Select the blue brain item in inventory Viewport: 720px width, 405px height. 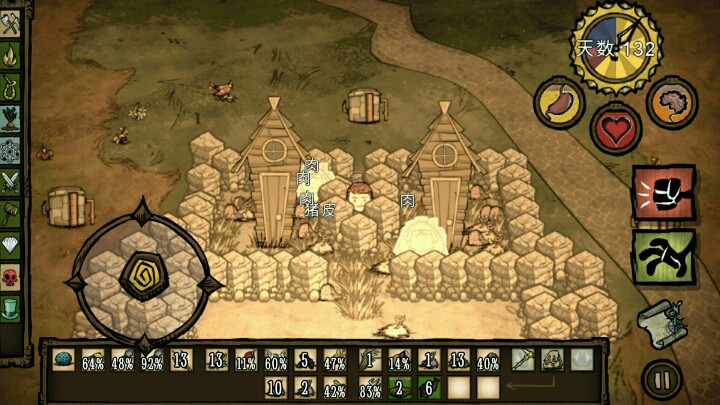(62, 360)
